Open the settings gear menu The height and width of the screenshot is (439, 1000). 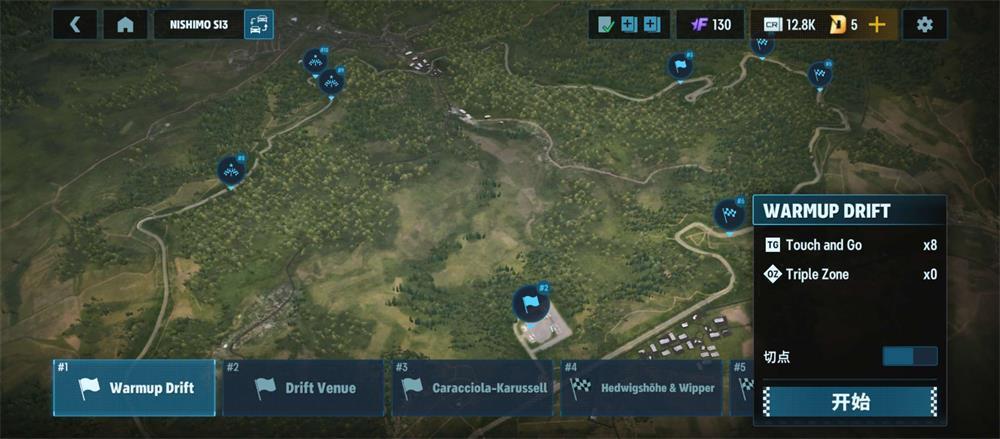coord(924,25)
